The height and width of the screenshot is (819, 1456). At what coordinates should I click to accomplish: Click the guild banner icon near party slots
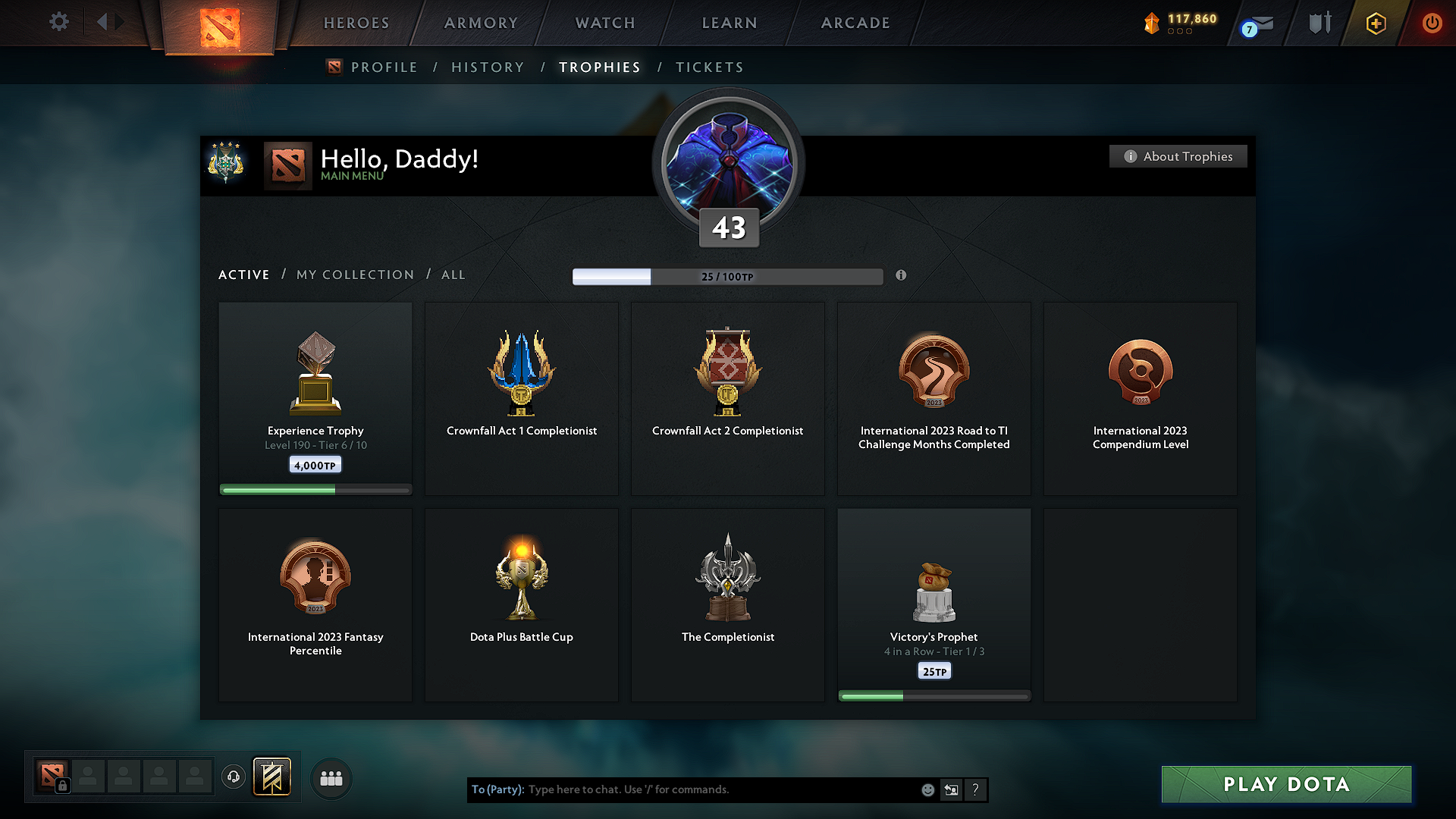coord(271,777)
